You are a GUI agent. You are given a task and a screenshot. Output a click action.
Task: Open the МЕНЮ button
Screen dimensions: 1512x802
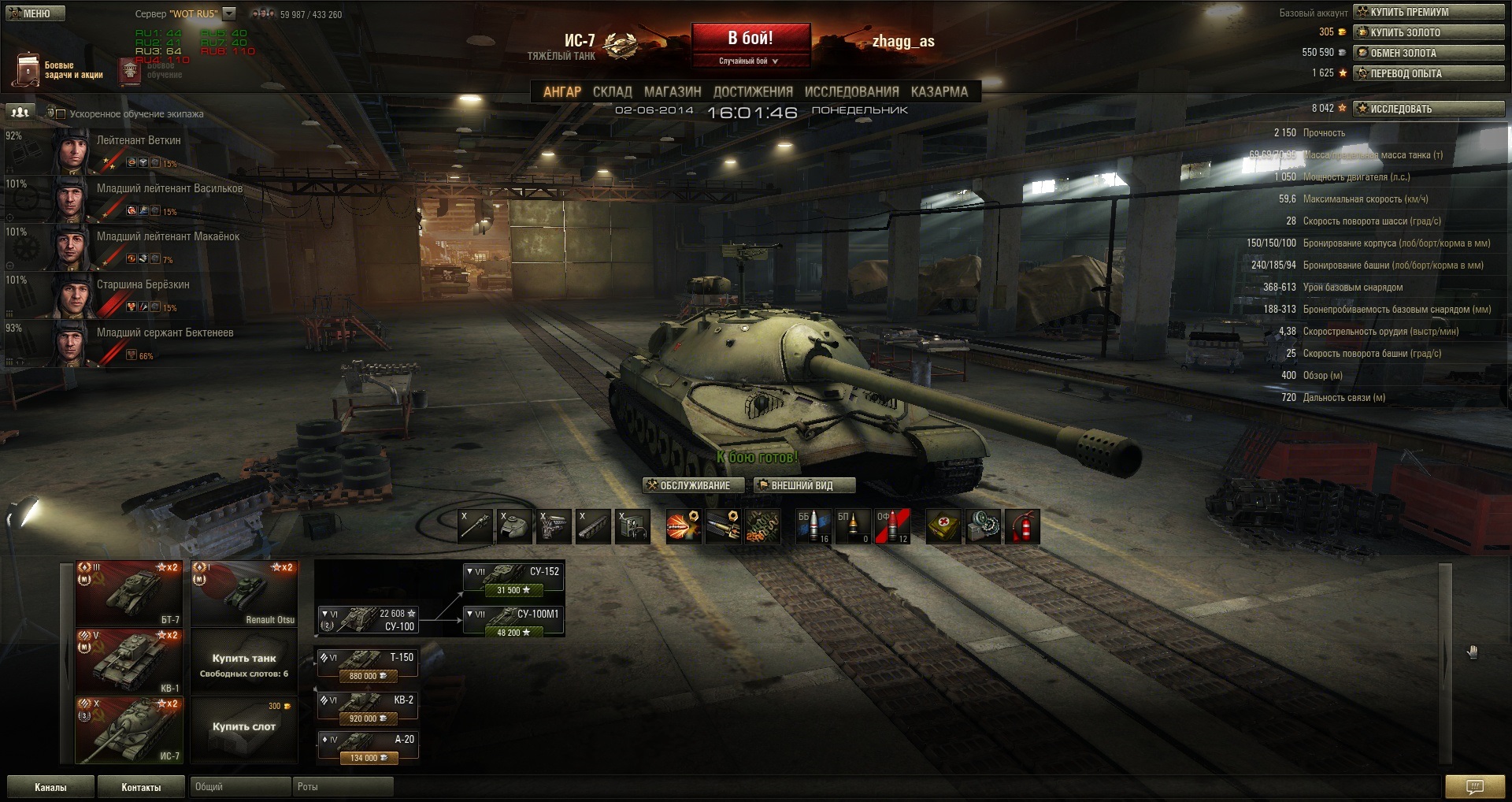[x=35, y=13]
